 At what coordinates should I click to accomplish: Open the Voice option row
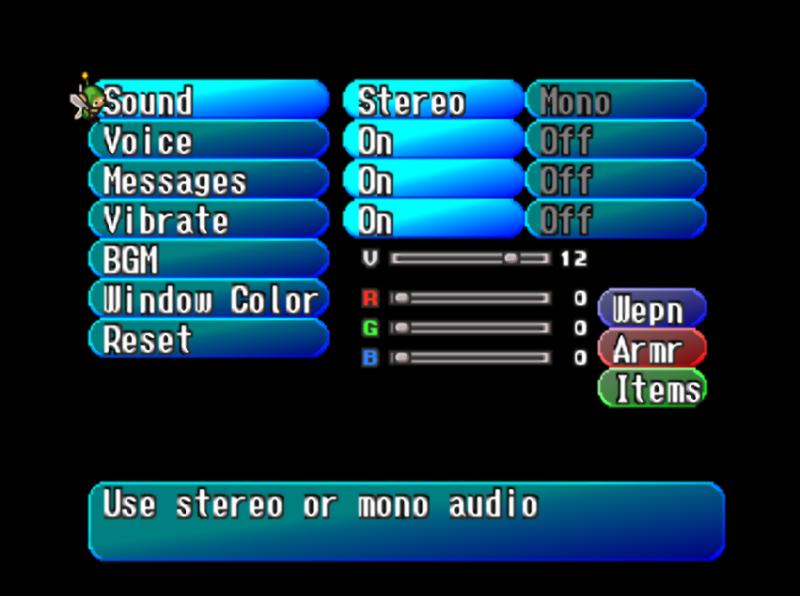210,141
